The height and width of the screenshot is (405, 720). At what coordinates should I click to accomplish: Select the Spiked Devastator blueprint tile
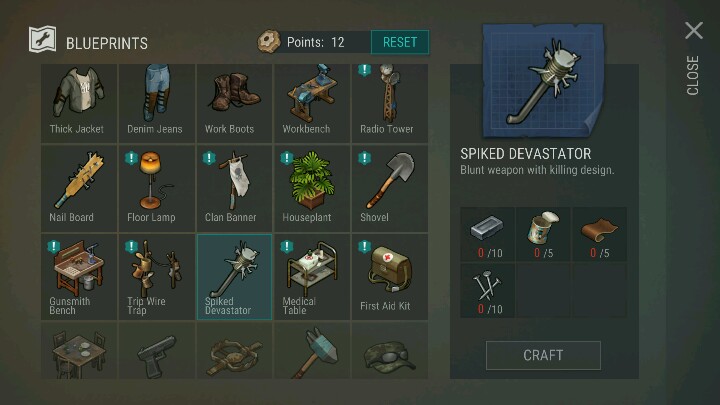(234, 277)
